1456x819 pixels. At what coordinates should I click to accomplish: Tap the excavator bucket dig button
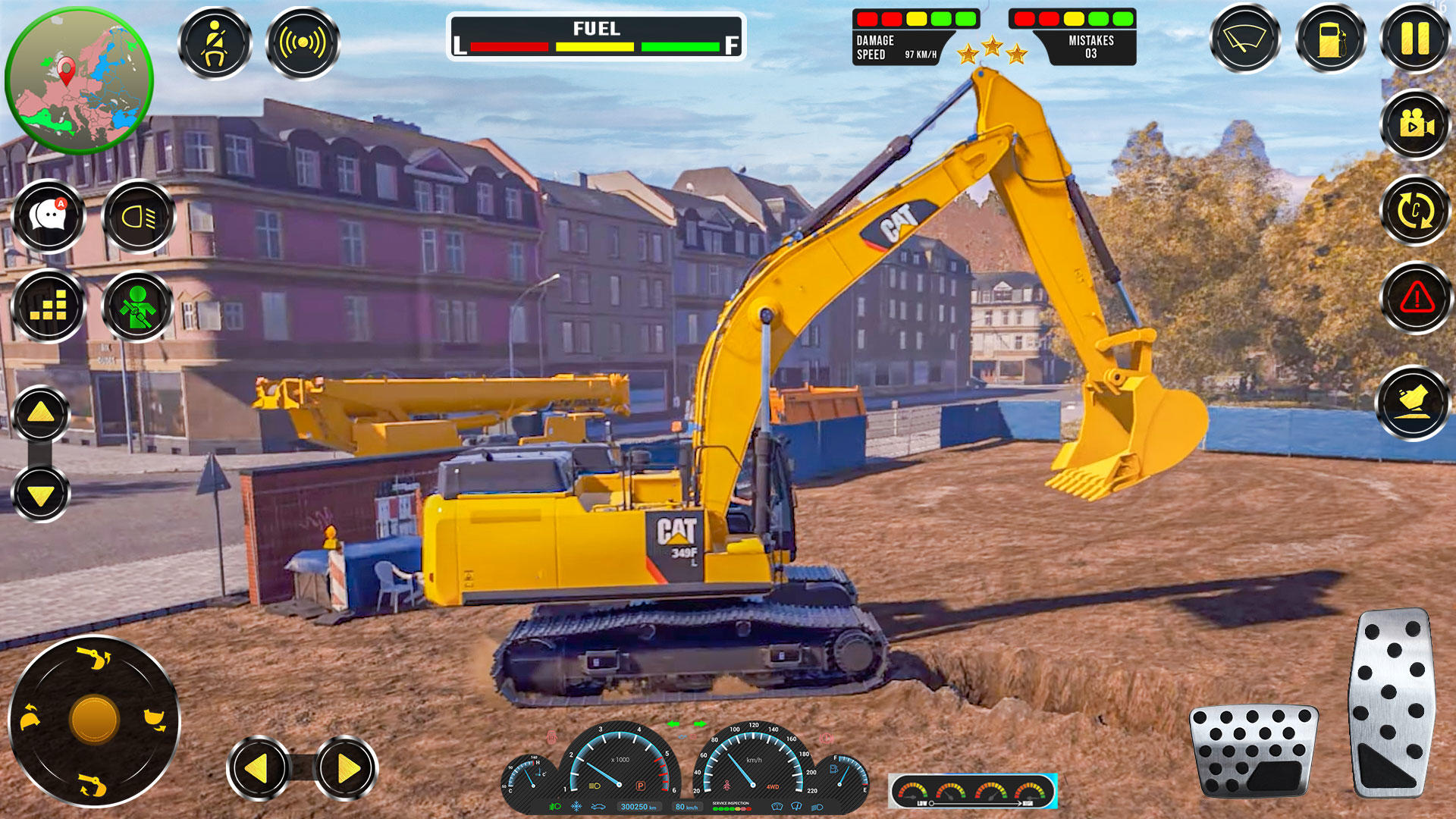1413,403
